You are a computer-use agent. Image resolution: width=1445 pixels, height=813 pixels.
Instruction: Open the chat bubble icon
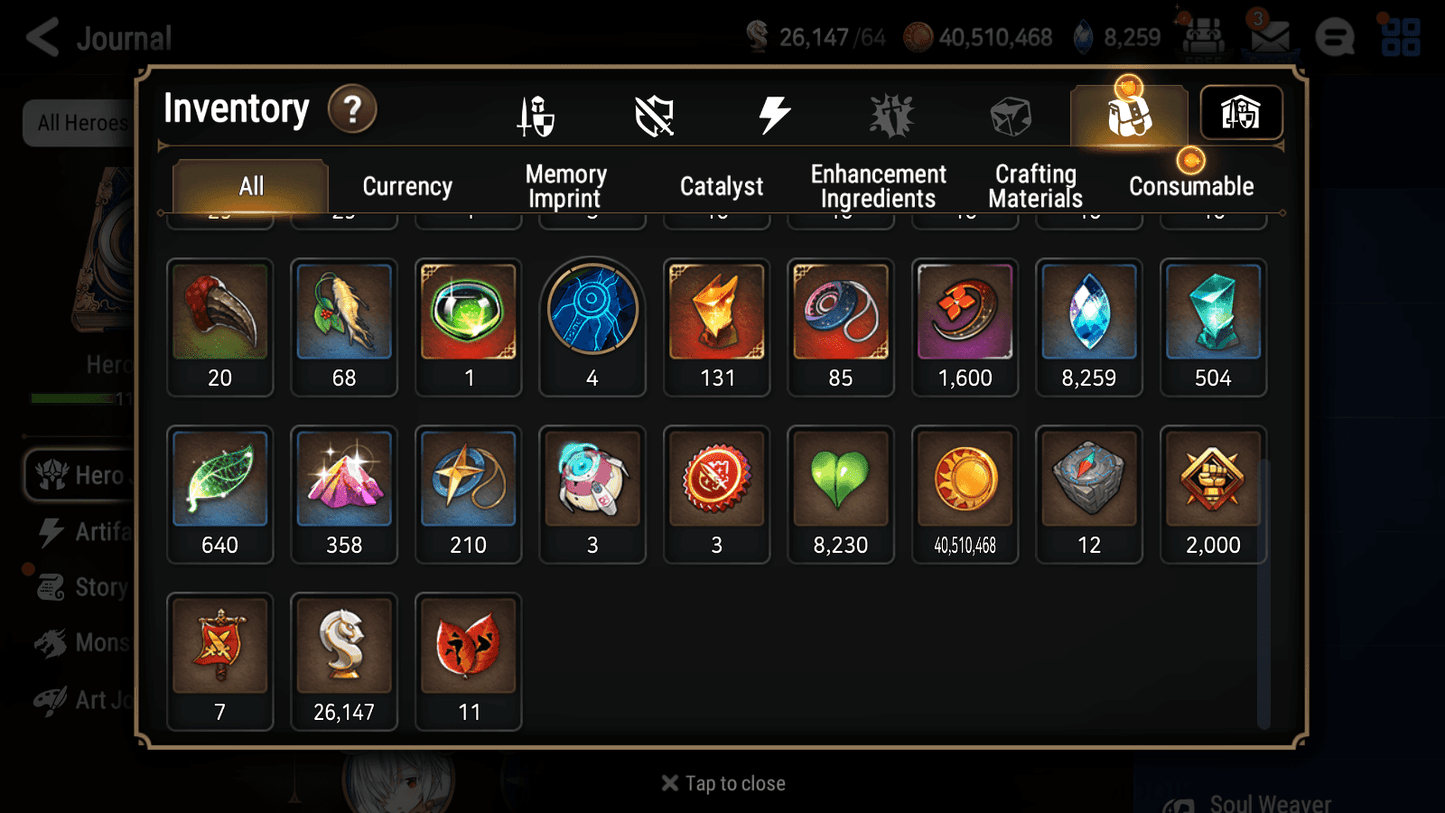click(1334, 37)
